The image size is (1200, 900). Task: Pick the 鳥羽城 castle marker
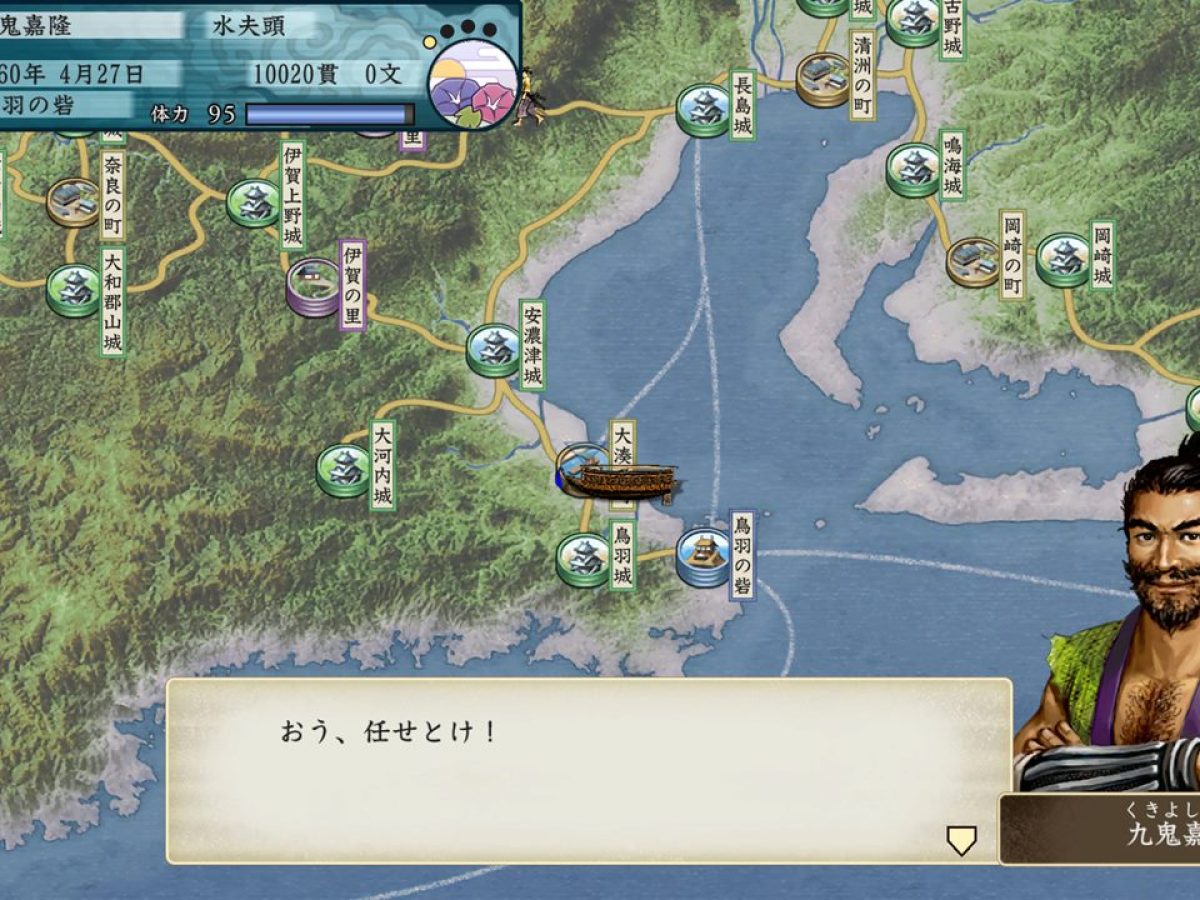click(x=583, y=559)
